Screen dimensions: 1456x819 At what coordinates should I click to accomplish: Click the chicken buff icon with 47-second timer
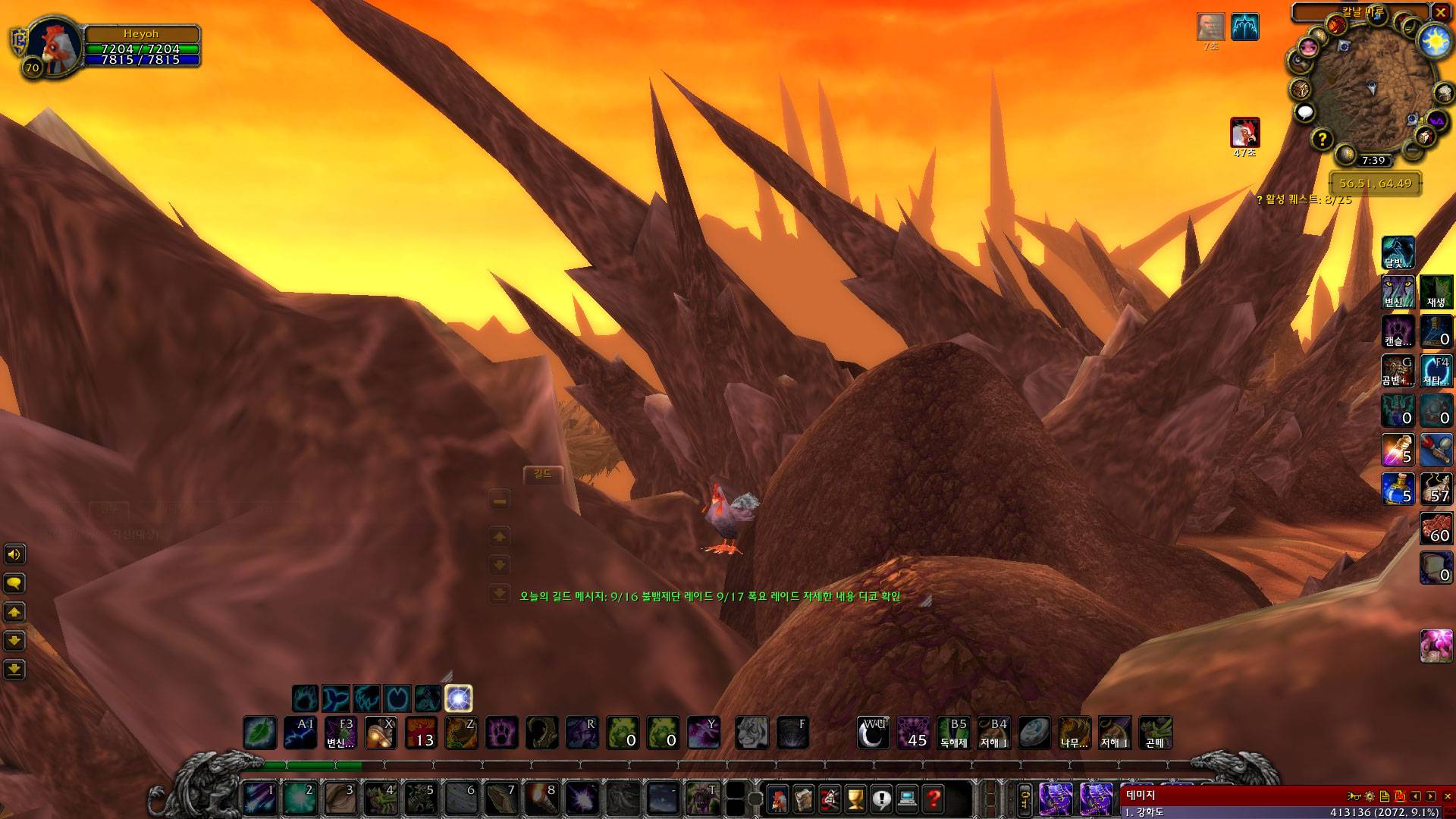[1244, 133]
